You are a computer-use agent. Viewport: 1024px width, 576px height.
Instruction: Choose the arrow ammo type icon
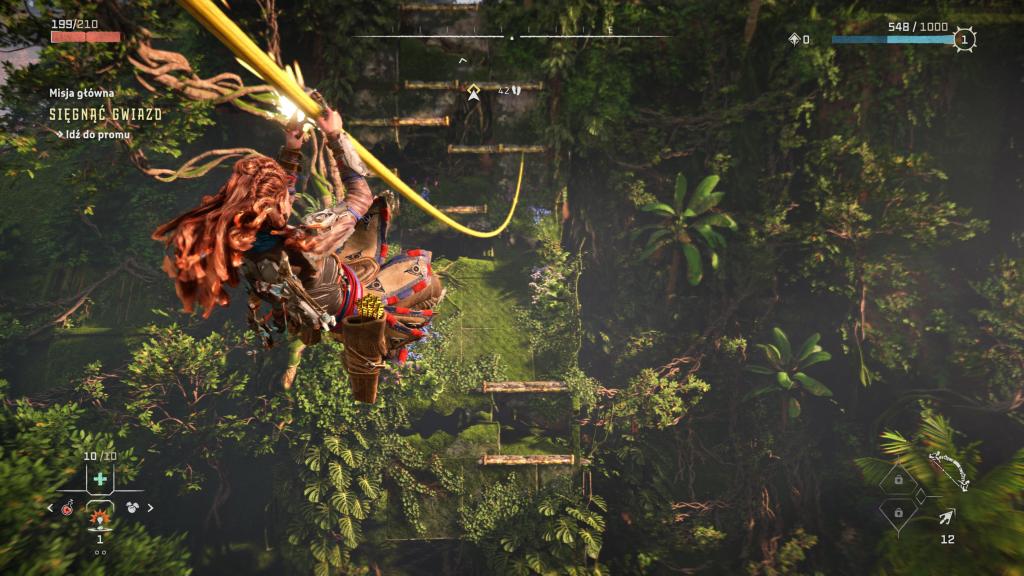click(946, 516)
